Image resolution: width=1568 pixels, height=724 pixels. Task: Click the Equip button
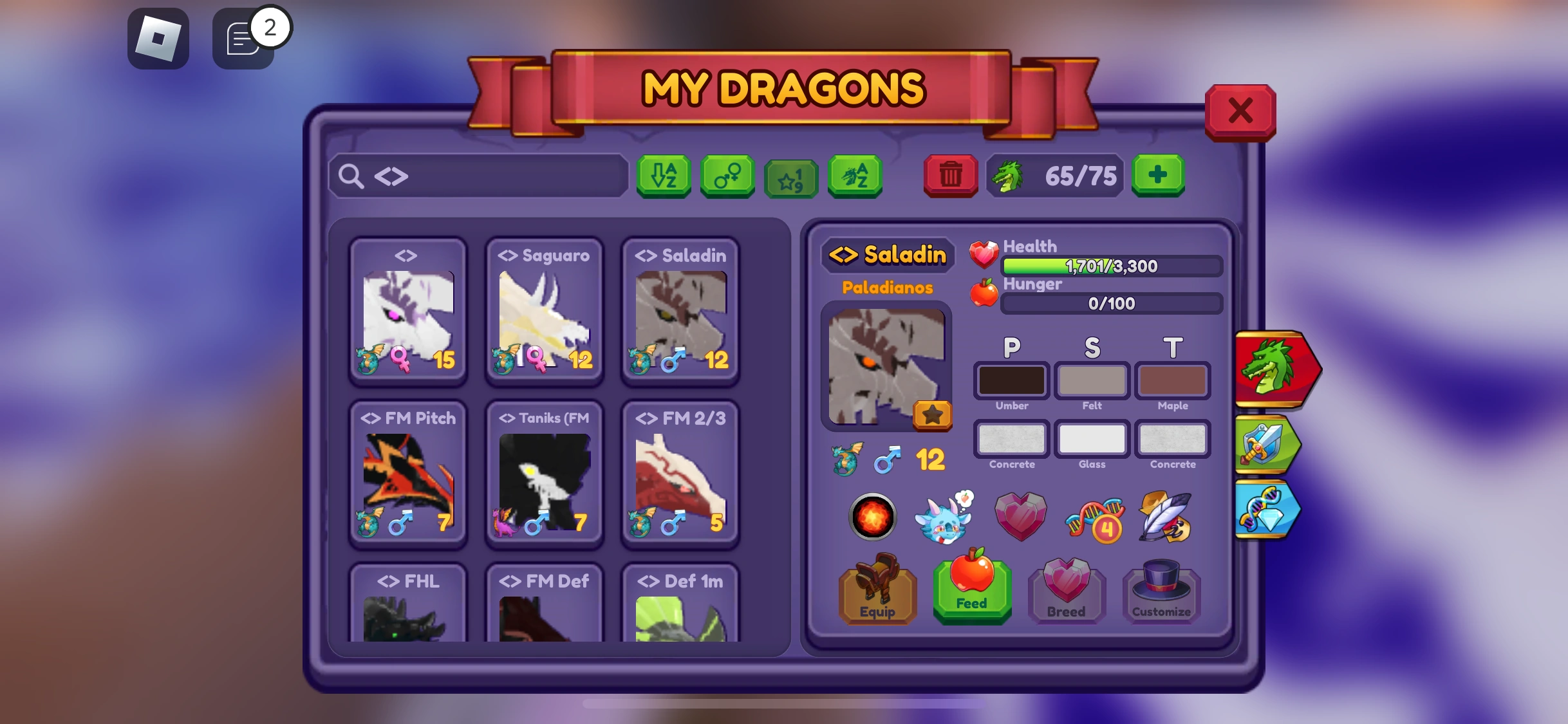tap(877, 596)
